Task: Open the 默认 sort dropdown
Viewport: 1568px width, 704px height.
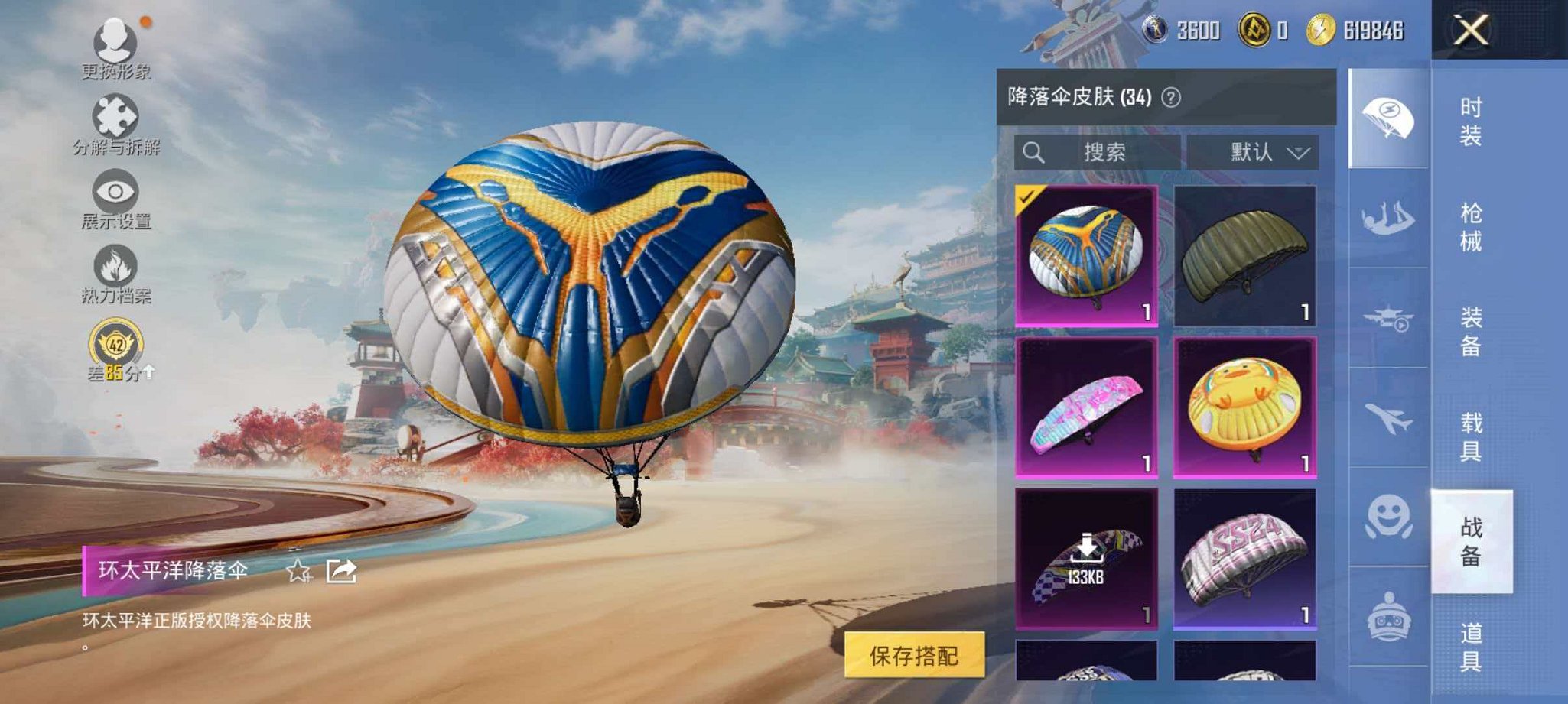Action: [x=1266, y=152]
